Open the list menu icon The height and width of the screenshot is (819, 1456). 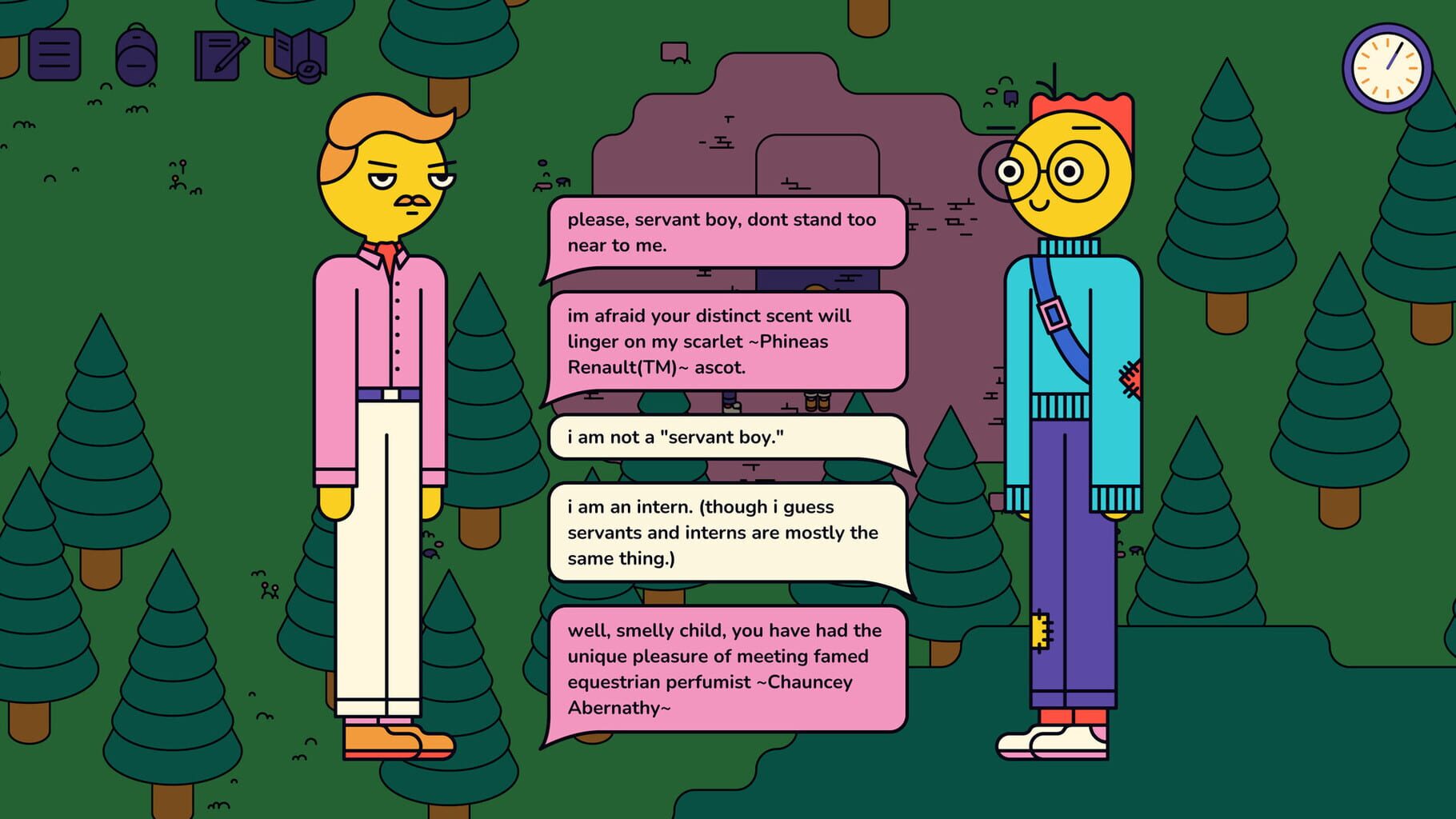point(53,54)
